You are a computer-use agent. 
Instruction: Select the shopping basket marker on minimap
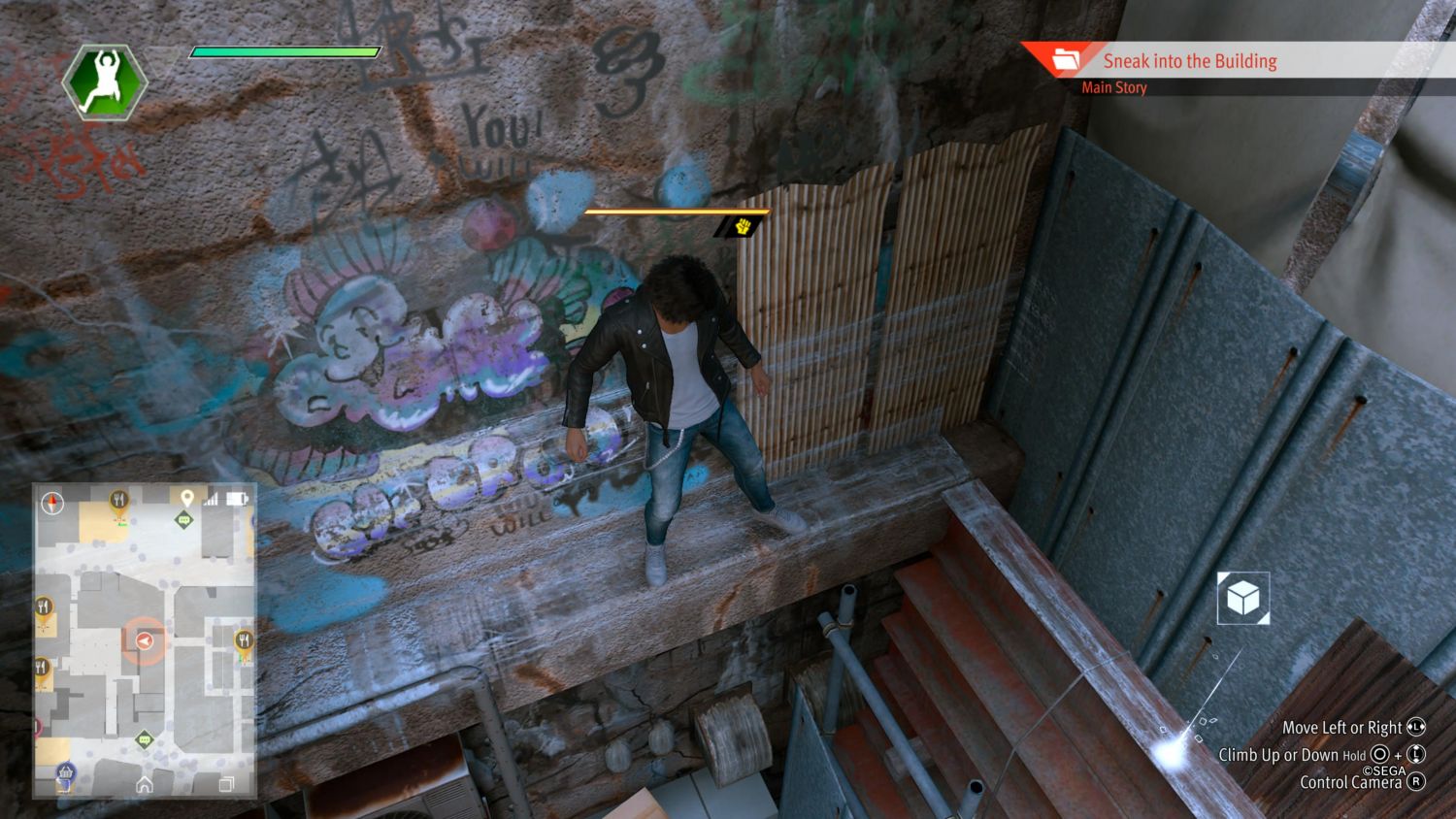[x=66, y=773]
